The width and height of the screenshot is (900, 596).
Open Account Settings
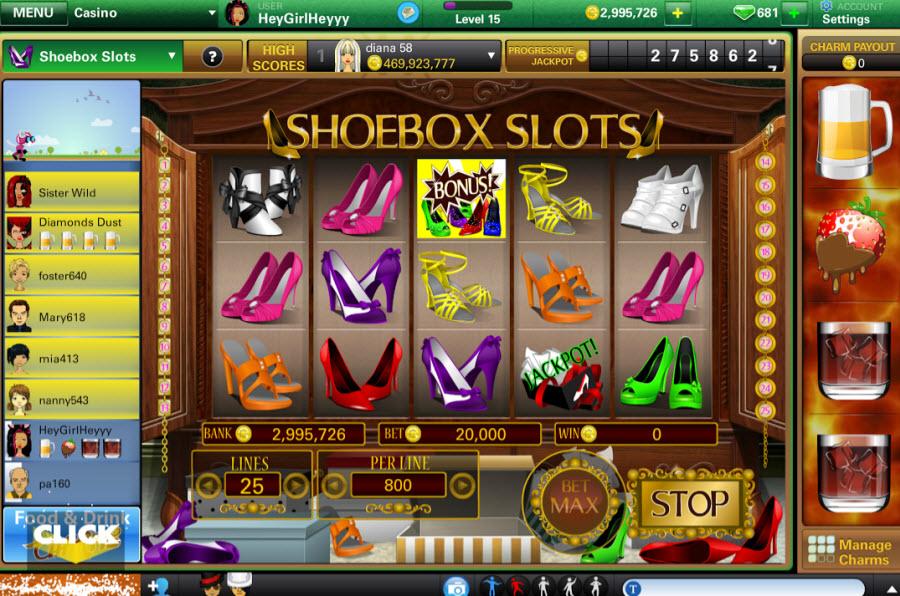[x=845, y=13]
